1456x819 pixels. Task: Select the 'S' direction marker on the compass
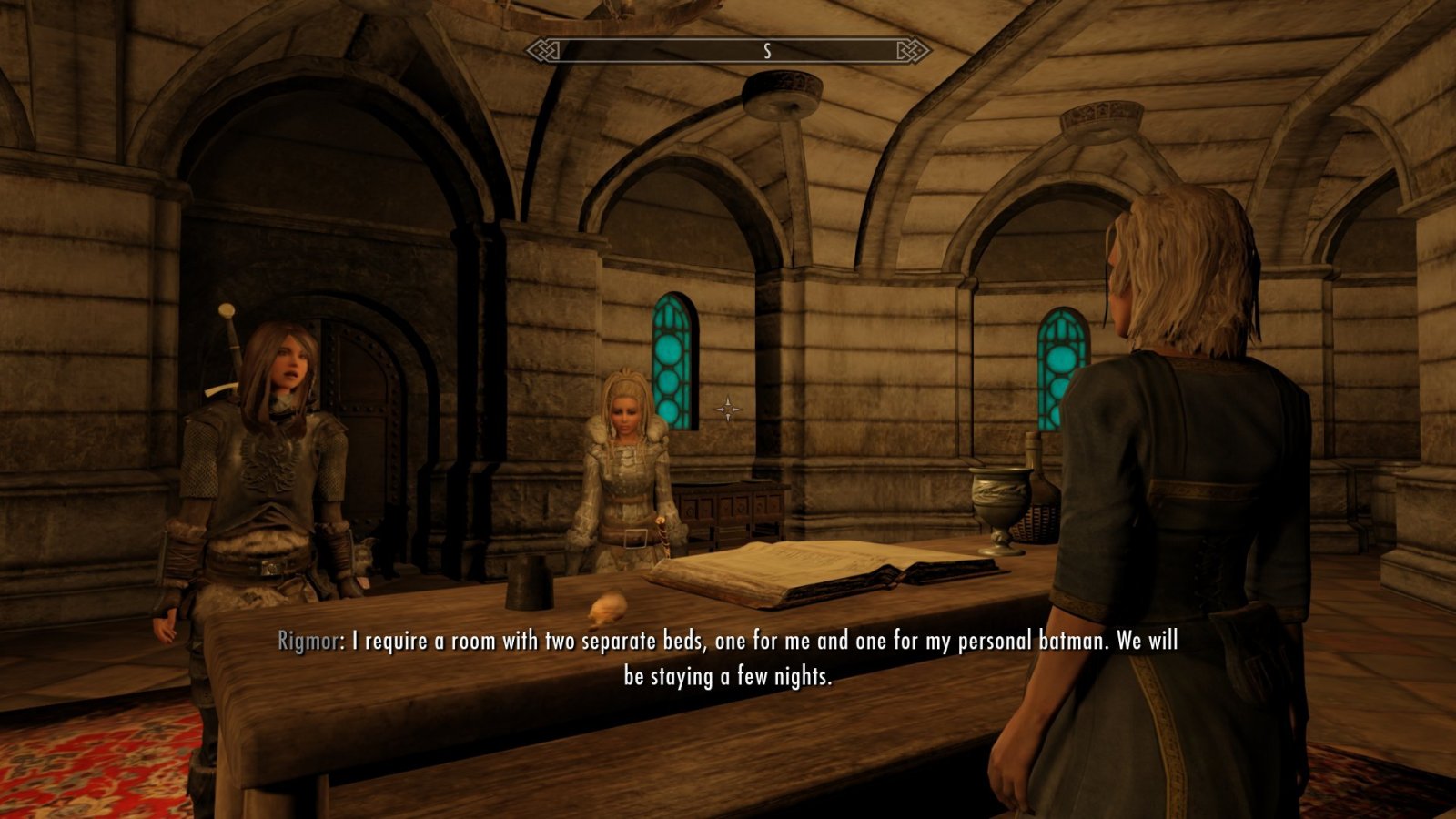(x=769, y=52)
